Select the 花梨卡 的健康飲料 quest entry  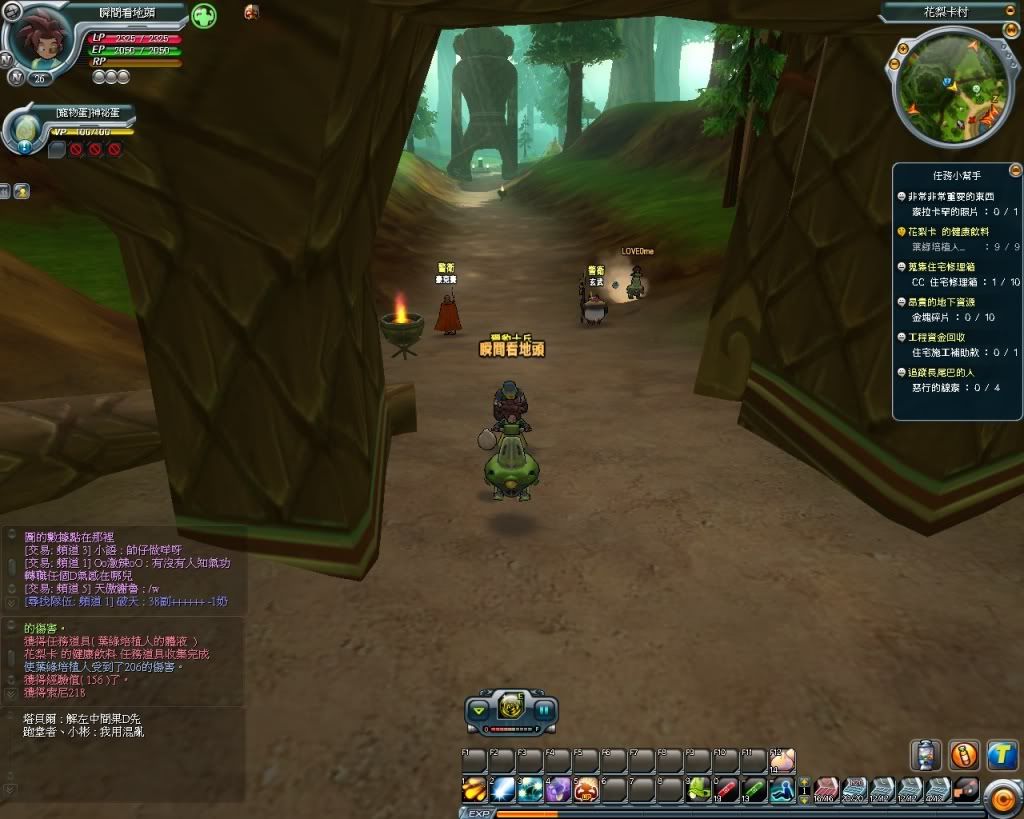point(950,231)
